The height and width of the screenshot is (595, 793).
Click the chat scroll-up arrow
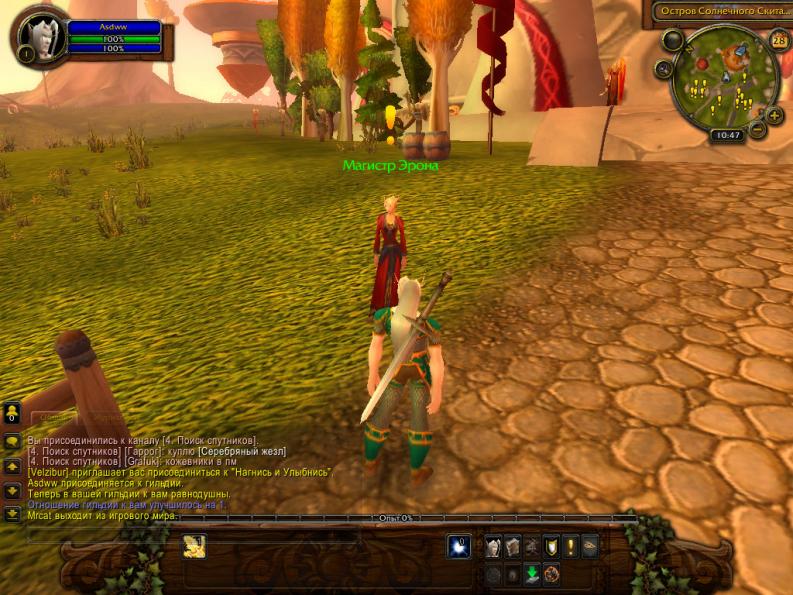pyautogui.click(x=12, y=466)
